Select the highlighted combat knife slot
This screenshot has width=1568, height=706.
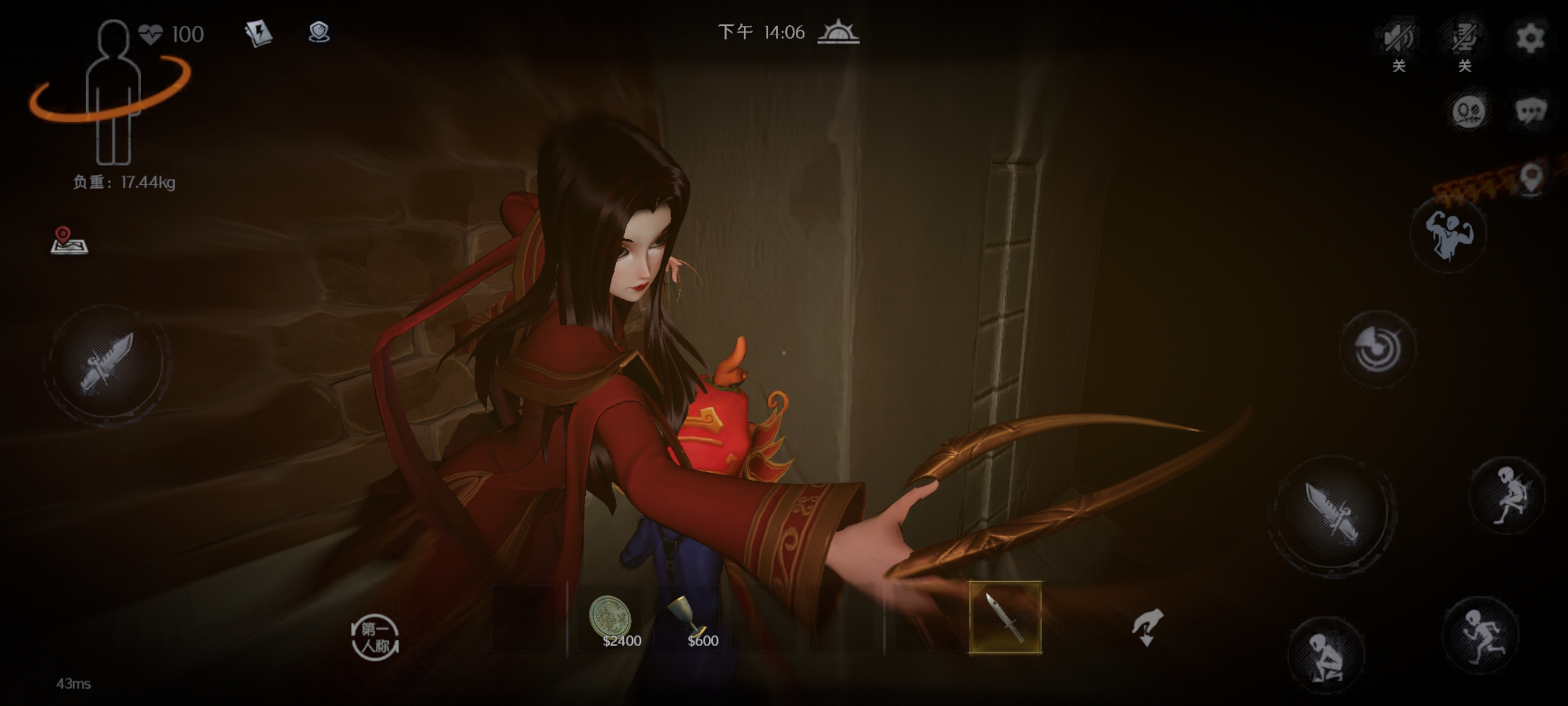[1005, 617]
